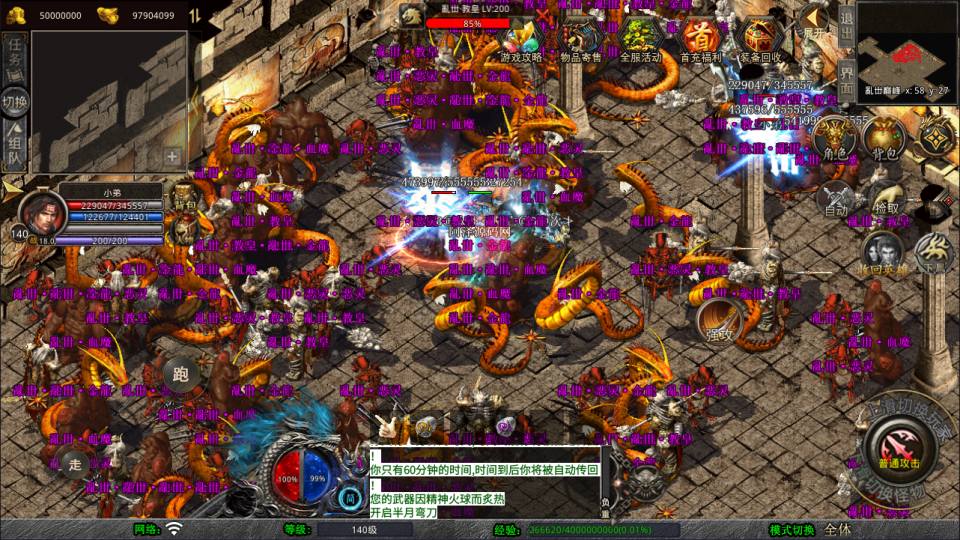Switch to the 组队 team tab
The height and width of the screenshot is (540, 960).
click(15, 146)
